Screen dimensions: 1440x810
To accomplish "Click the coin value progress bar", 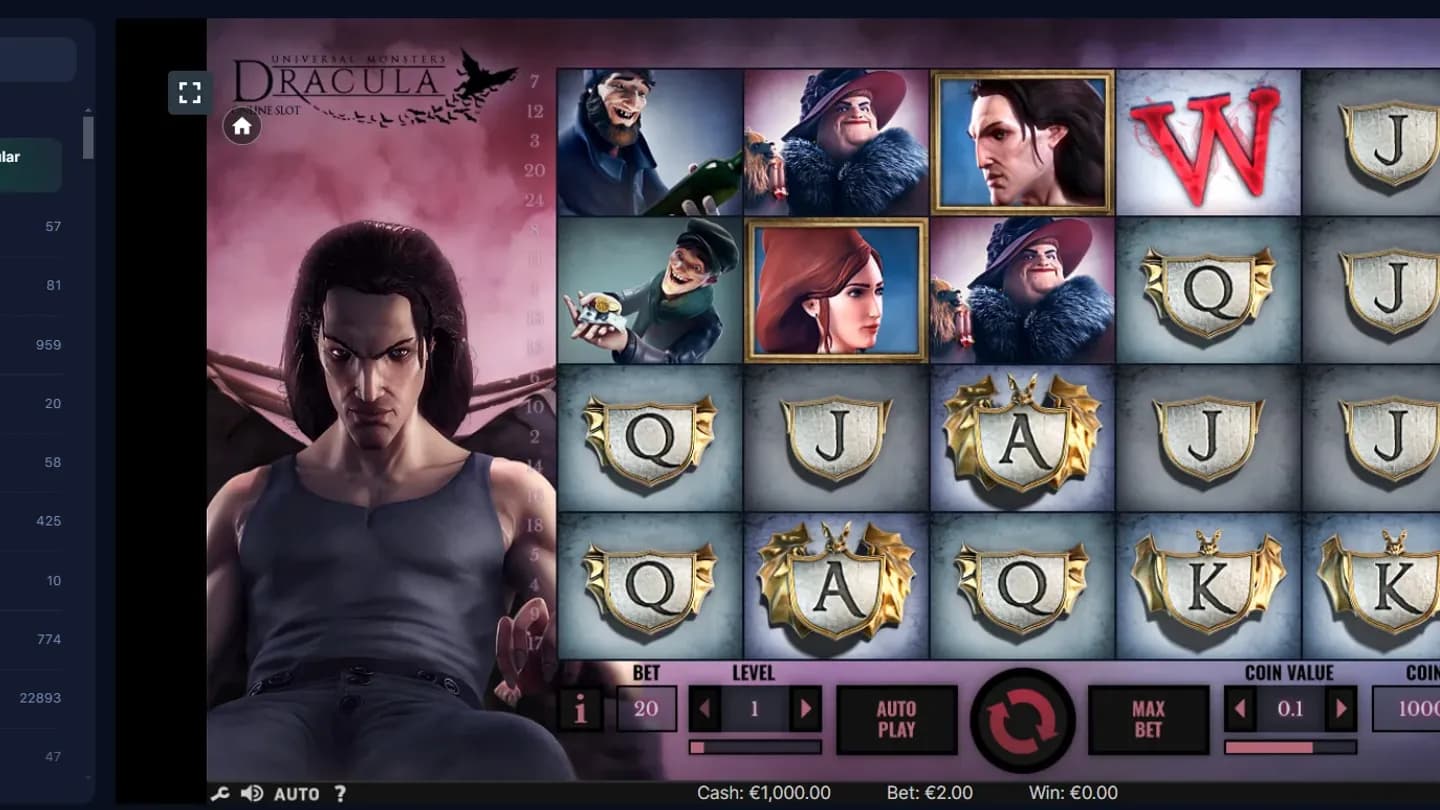I will pyautogui.click(x=1291, y=744).
